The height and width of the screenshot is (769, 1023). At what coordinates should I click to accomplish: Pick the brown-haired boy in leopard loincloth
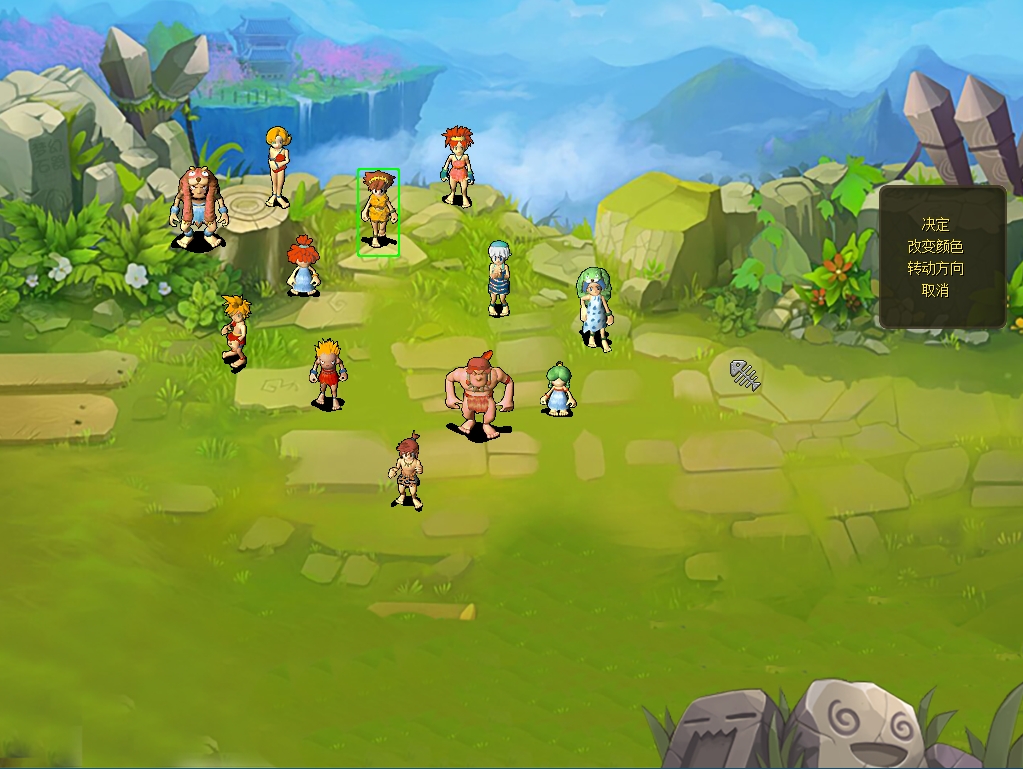406,472
